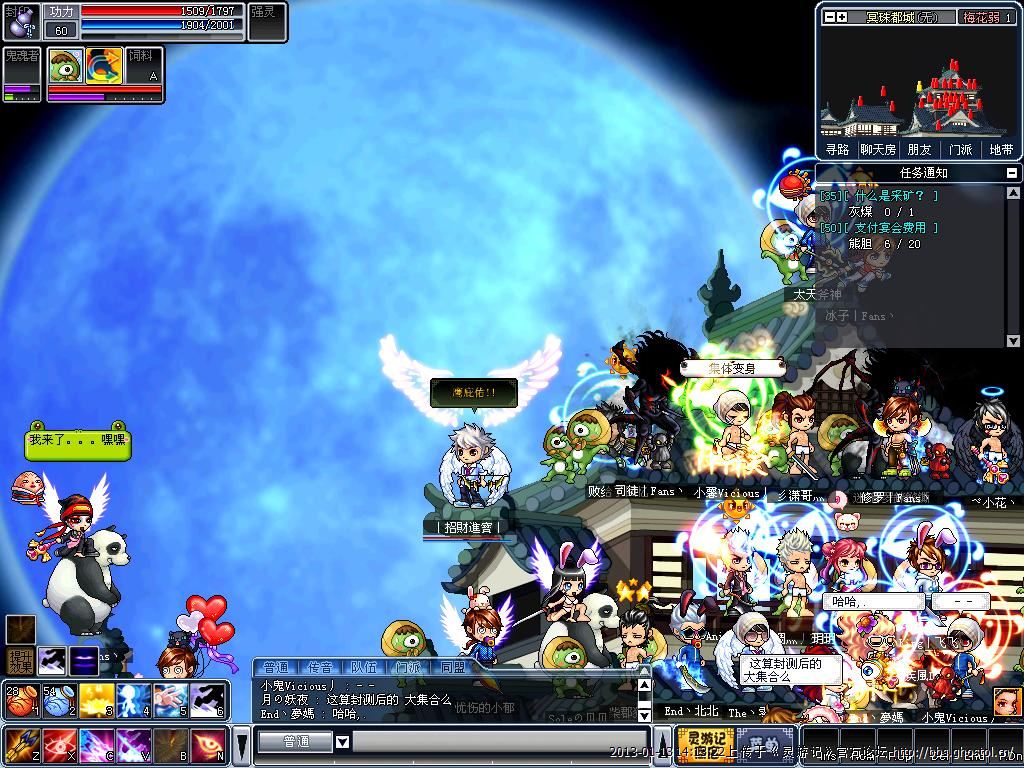1024x768 pixels.
Task: Open the 菜单 menu button
Action: 763,745
